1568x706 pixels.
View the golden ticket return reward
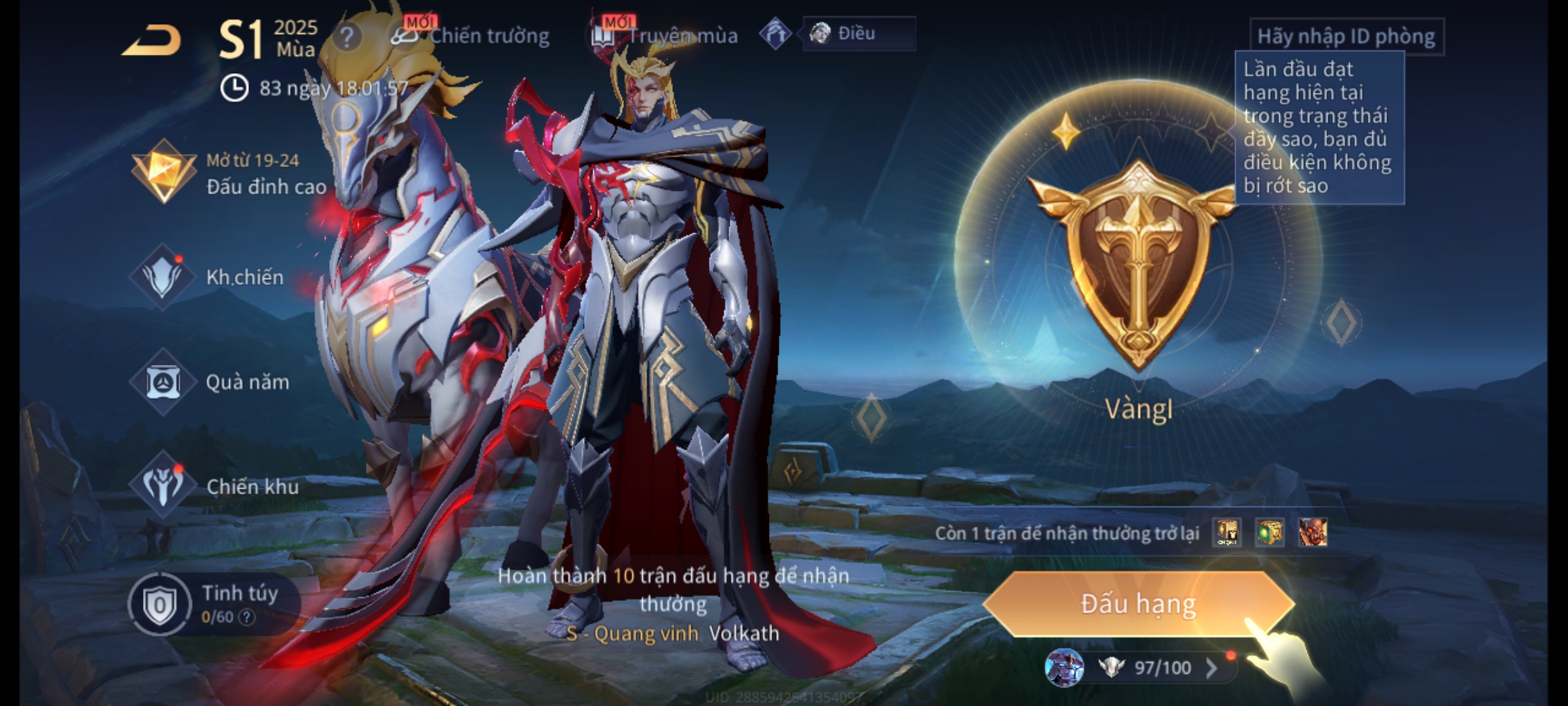[1227, 532]
